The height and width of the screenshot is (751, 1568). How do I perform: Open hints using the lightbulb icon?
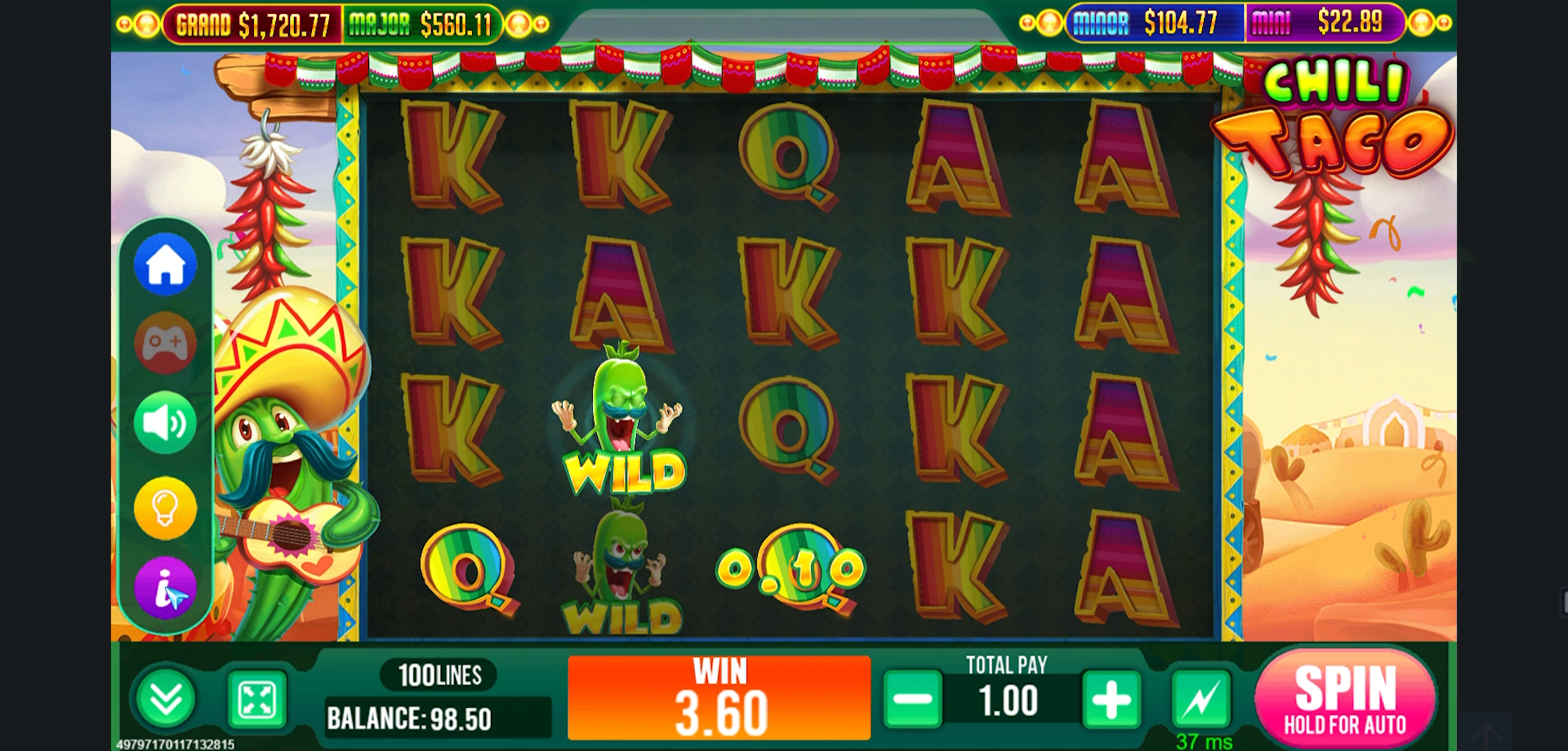coord(165,506)
